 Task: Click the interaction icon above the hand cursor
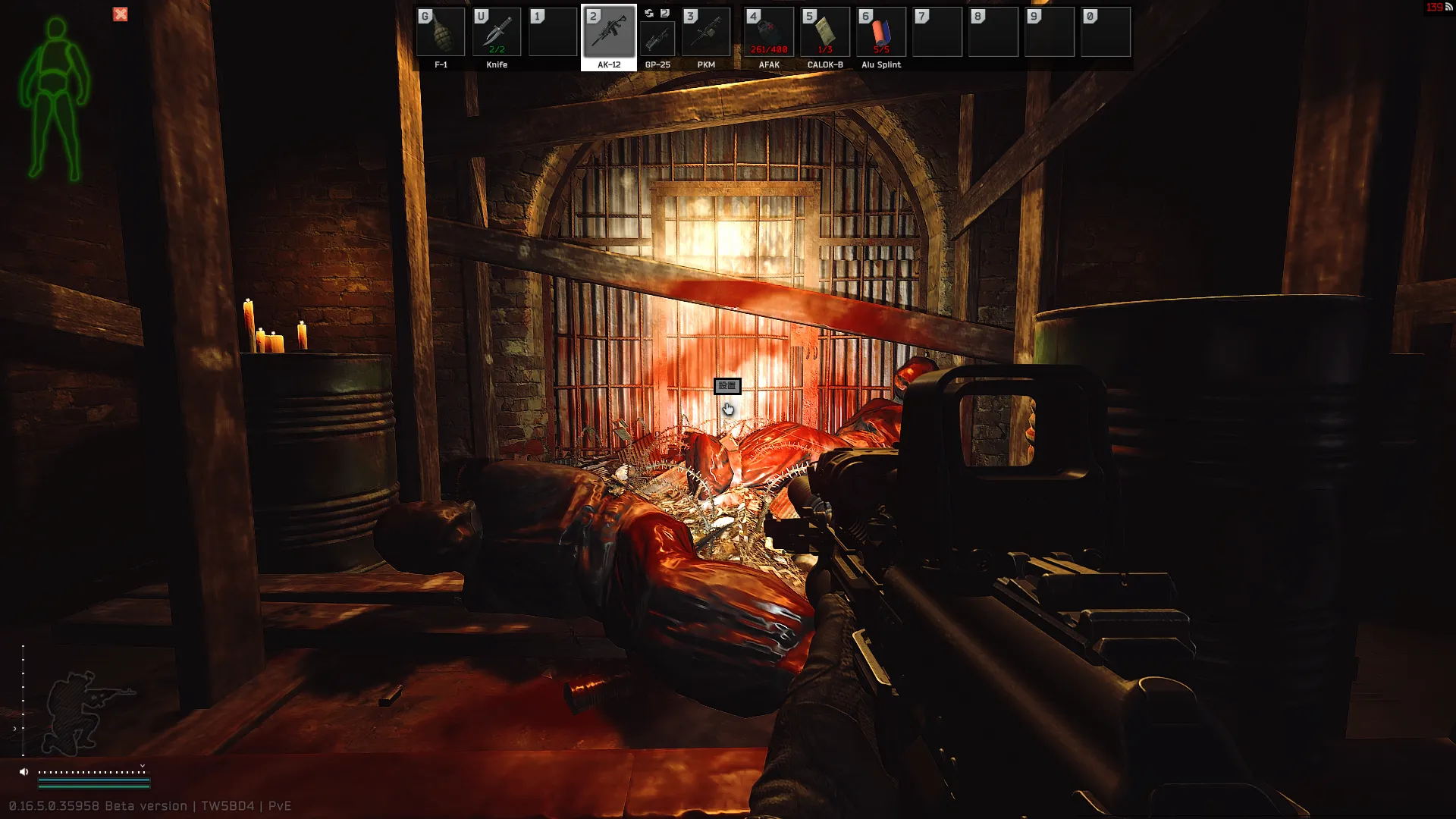coord(727,386)
